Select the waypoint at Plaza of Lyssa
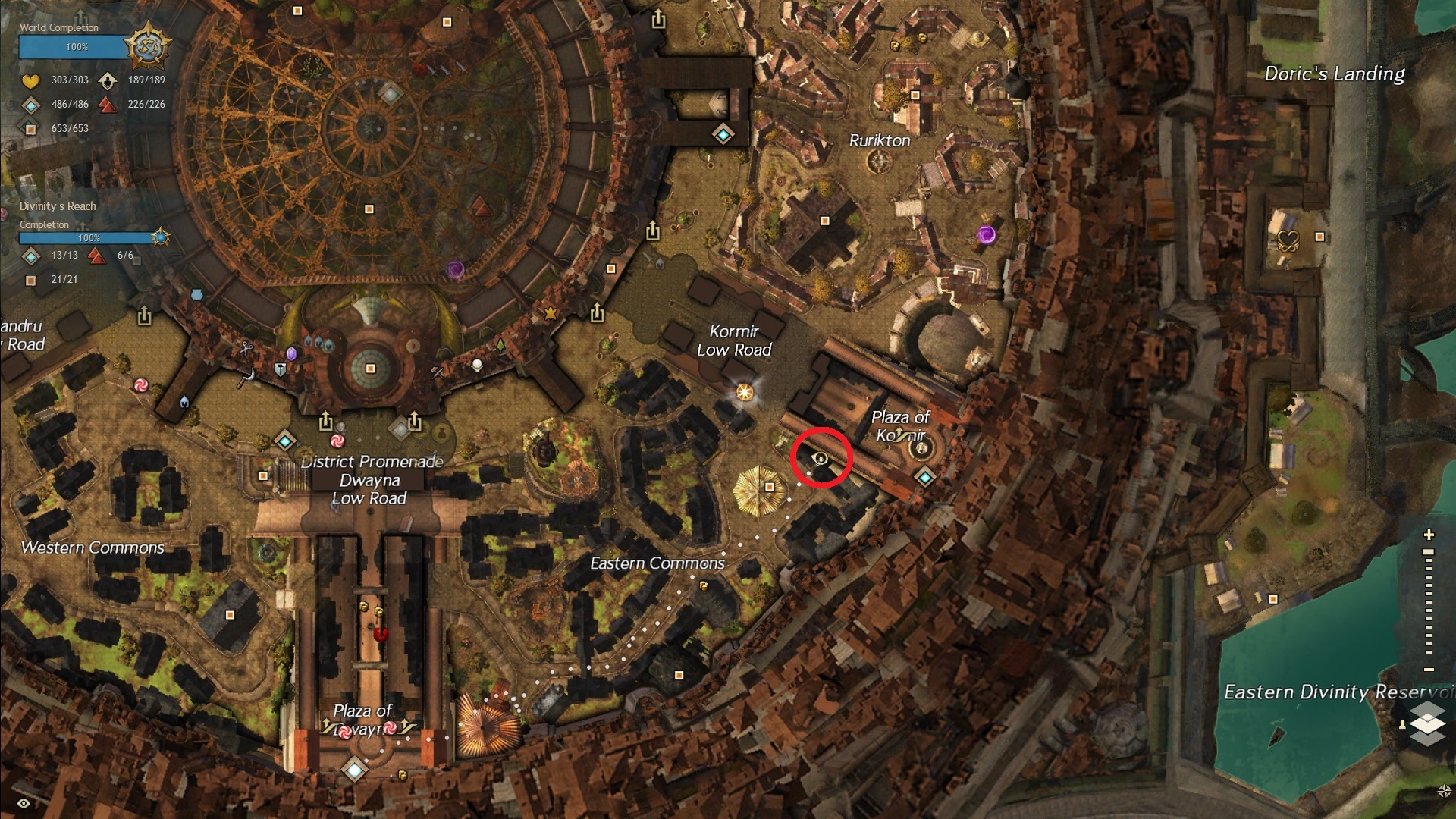 [354, 769]
